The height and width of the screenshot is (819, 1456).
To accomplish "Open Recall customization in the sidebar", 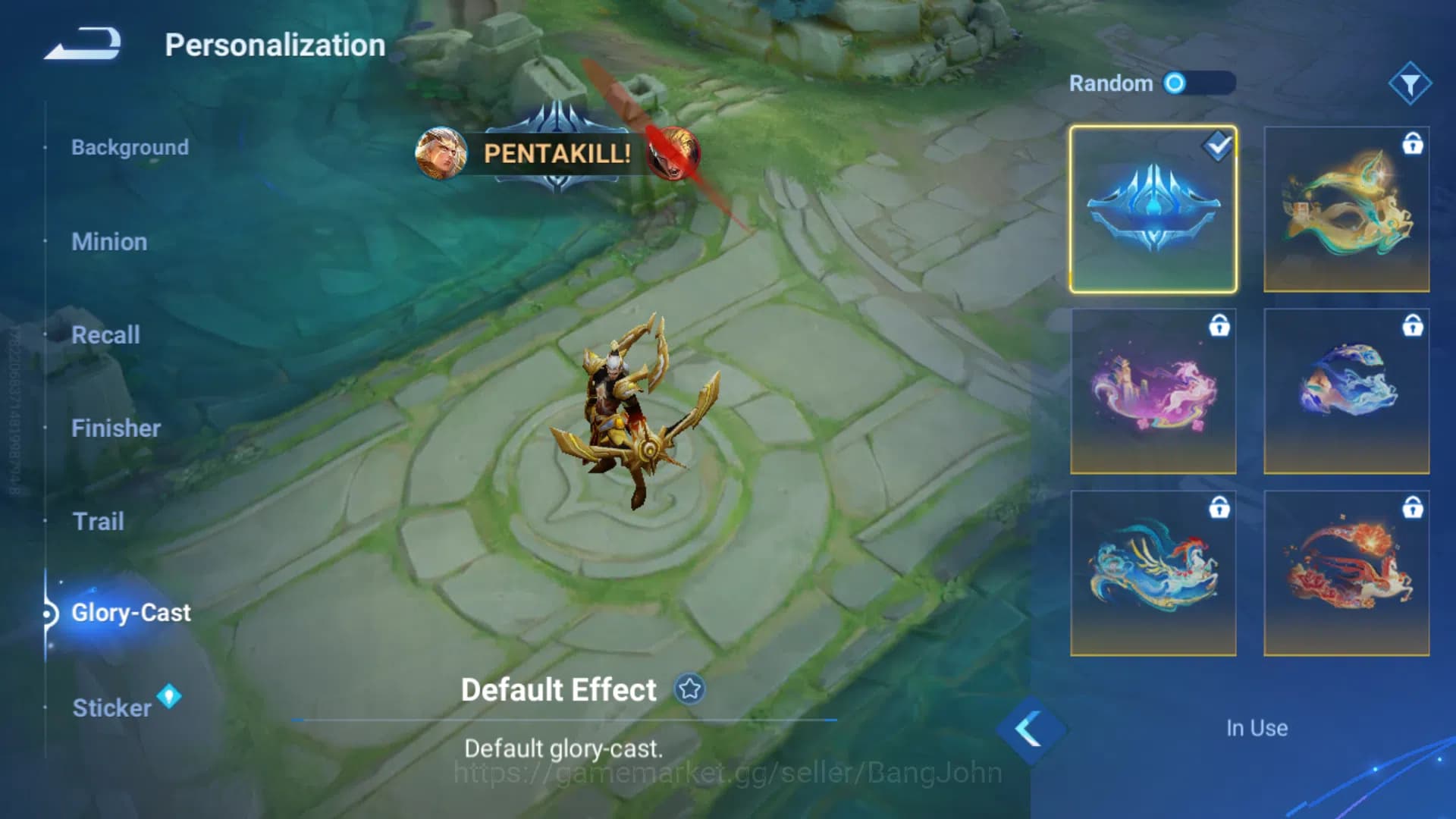I will pos(106,335).
